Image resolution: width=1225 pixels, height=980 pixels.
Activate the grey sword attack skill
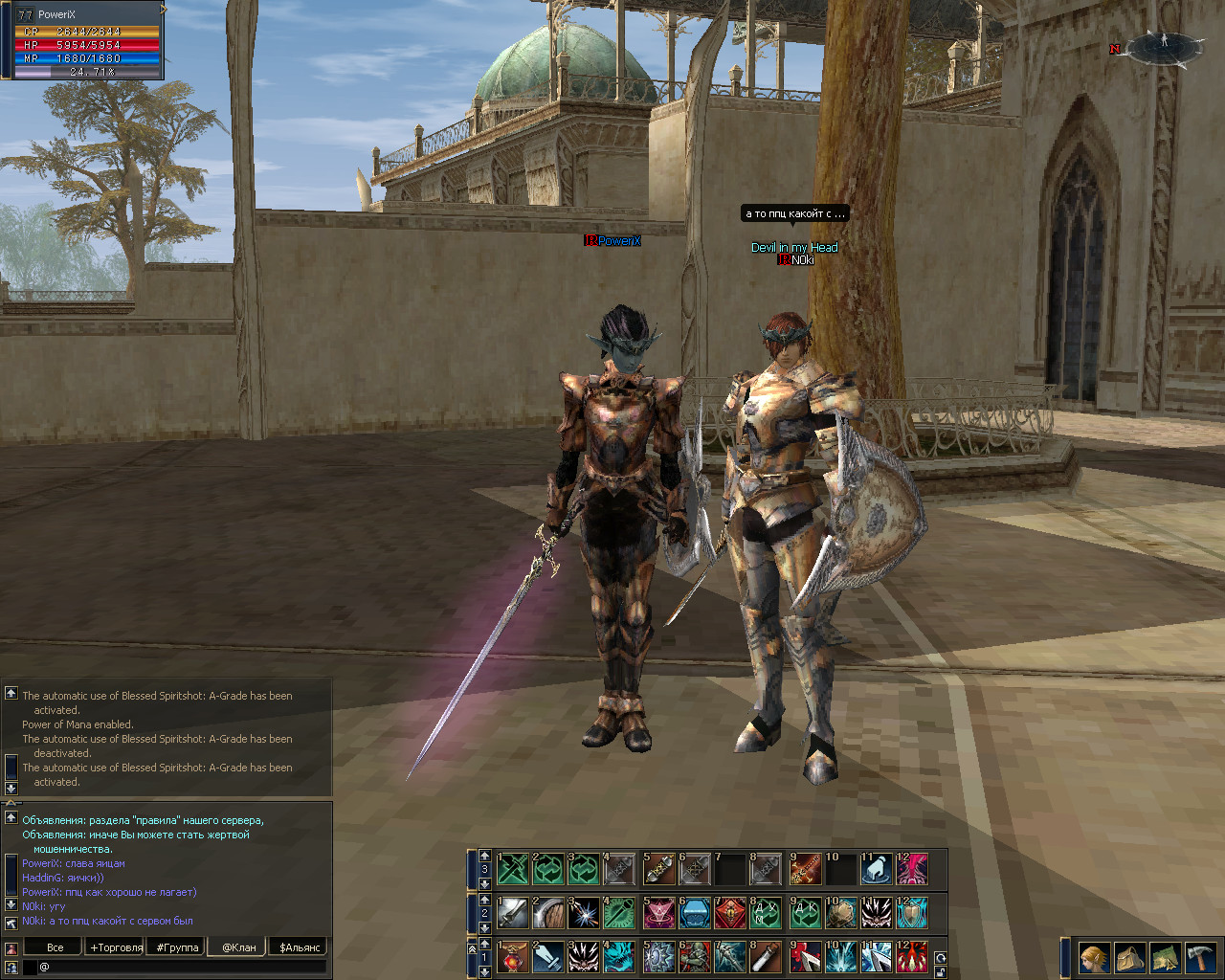512,913
